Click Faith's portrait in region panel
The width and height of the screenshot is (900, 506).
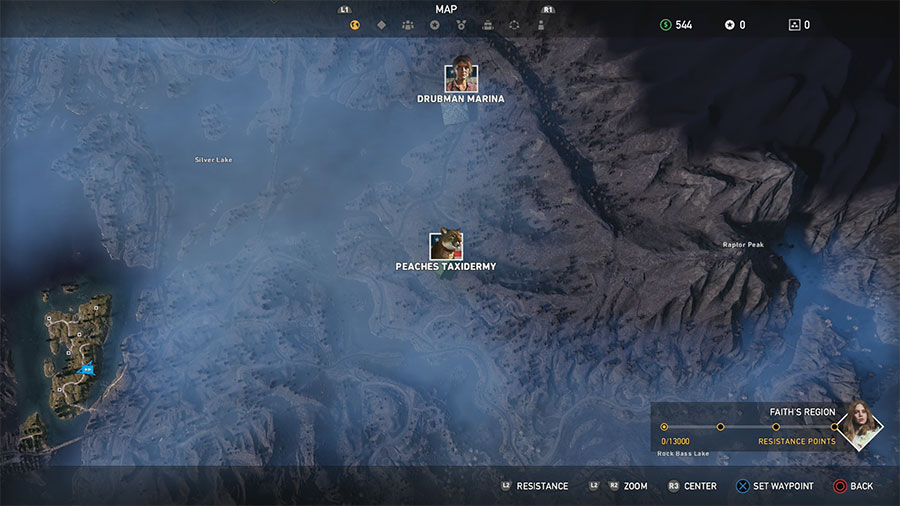(859, 425)
